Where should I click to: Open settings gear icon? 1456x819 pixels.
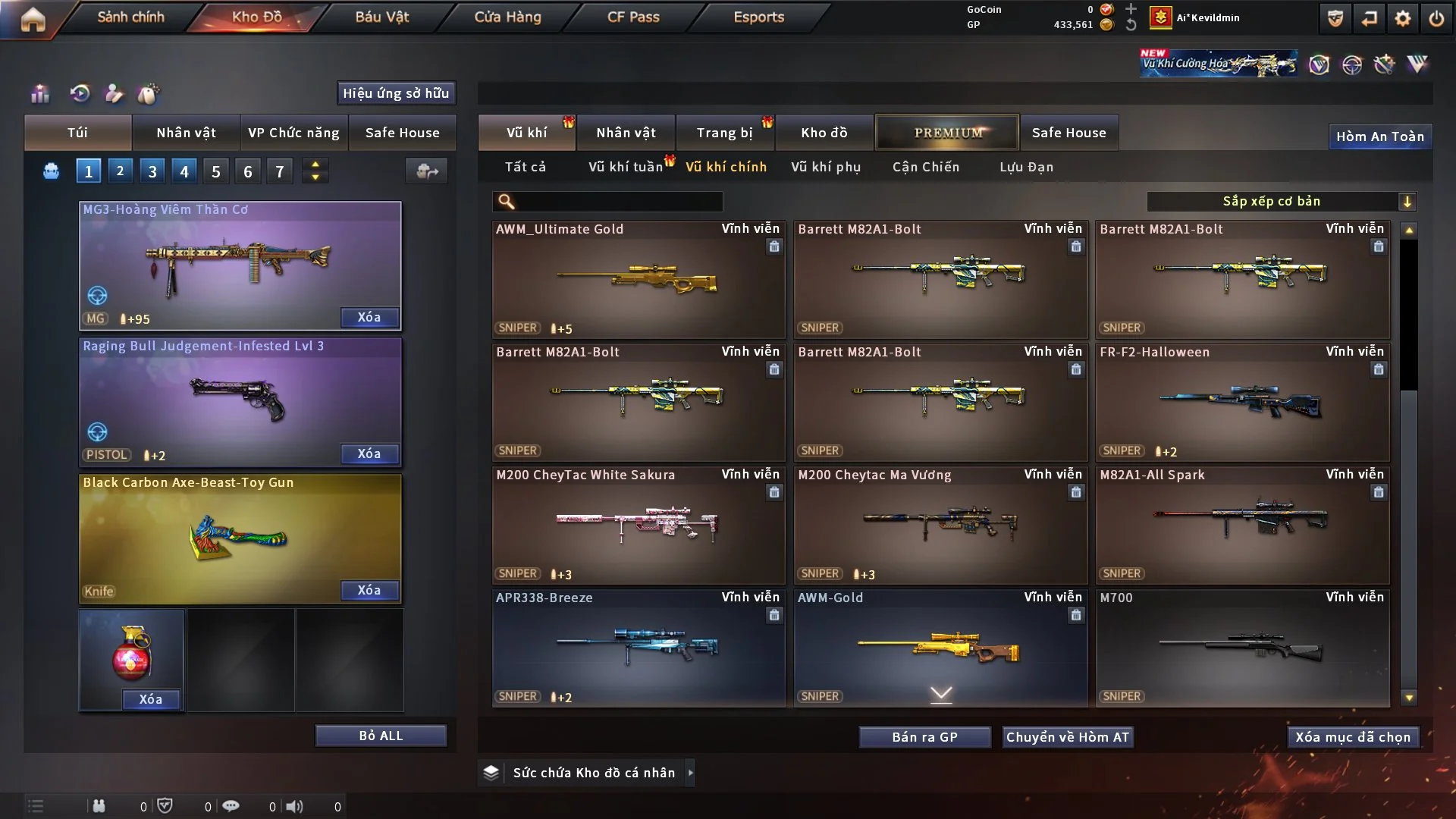coord(1403,19)
